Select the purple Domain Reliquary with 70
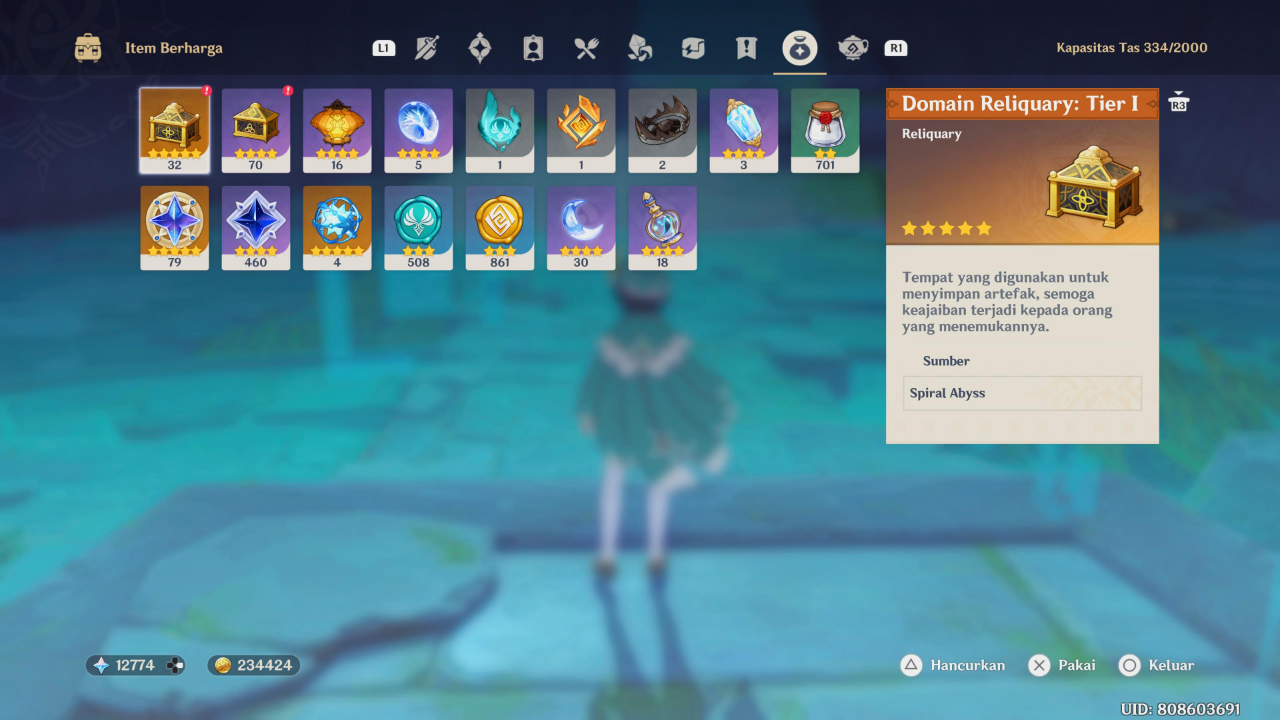This screenshot has height=720, width=1280. tap(256, 130)
